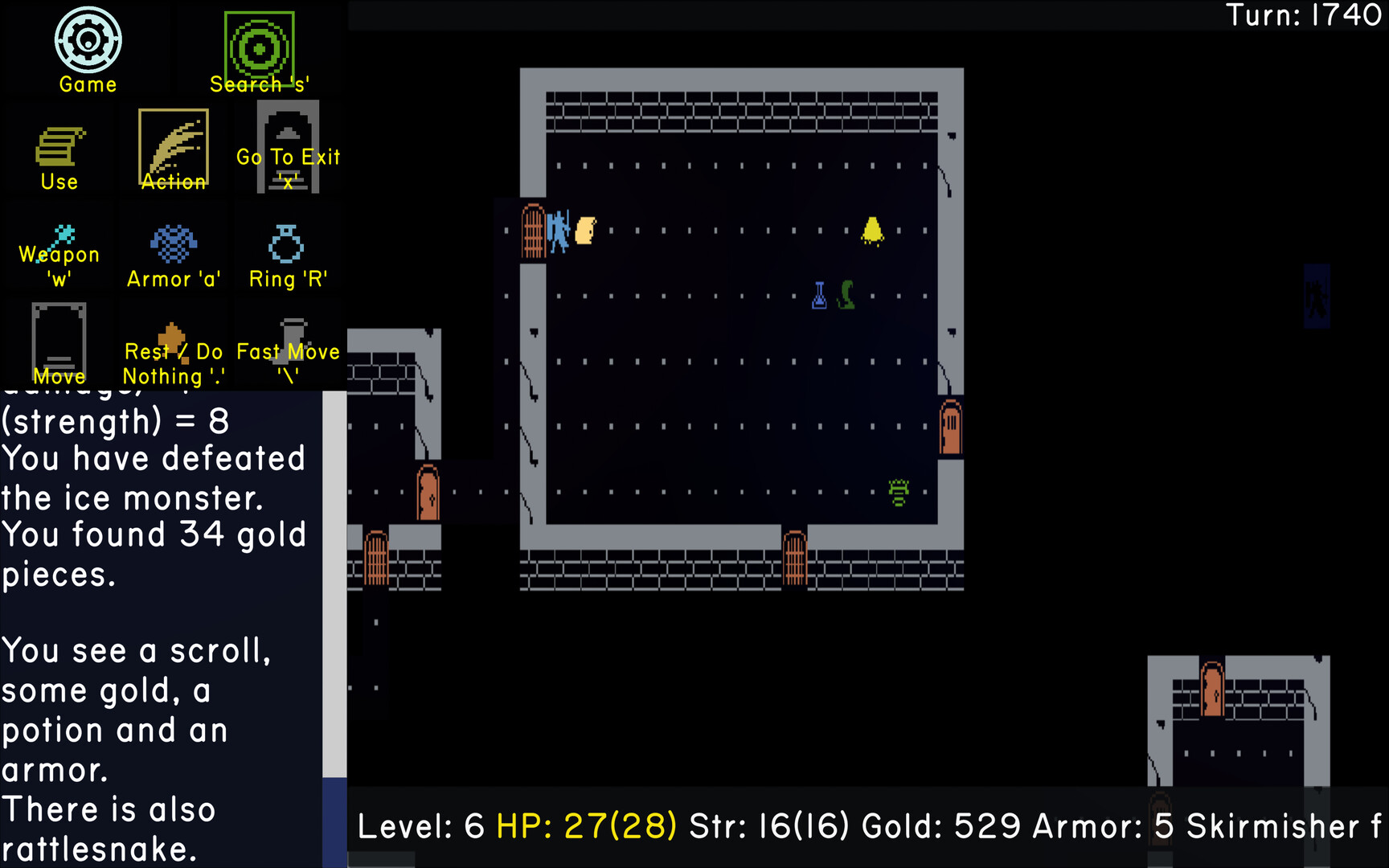This screenshot has width=1389, height=868.
Task: Click the message log scrollbar
Action: click(334, 585)
